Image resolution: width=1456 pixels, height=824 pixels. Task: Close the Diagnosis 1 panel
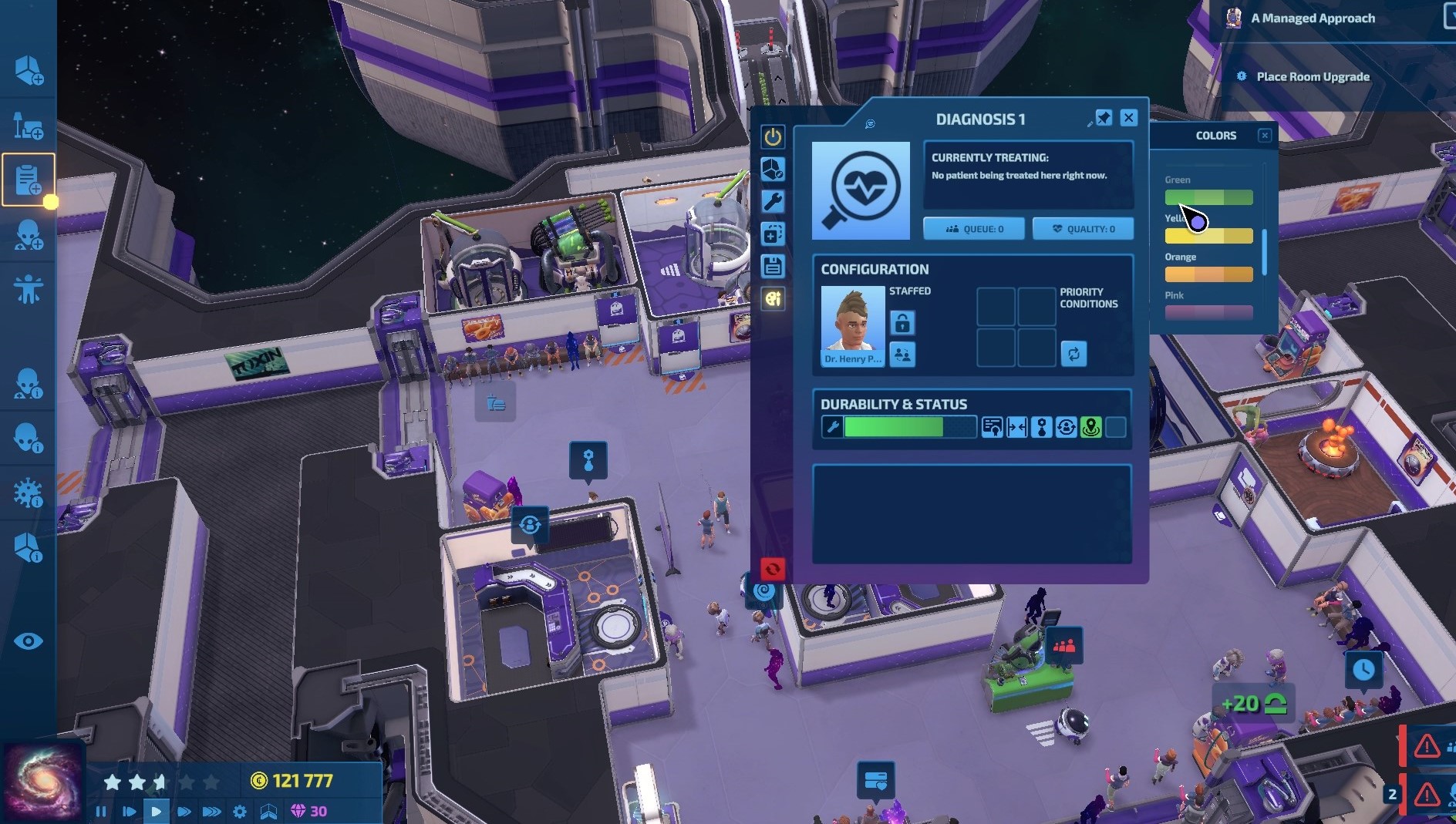pos(1128,118)
